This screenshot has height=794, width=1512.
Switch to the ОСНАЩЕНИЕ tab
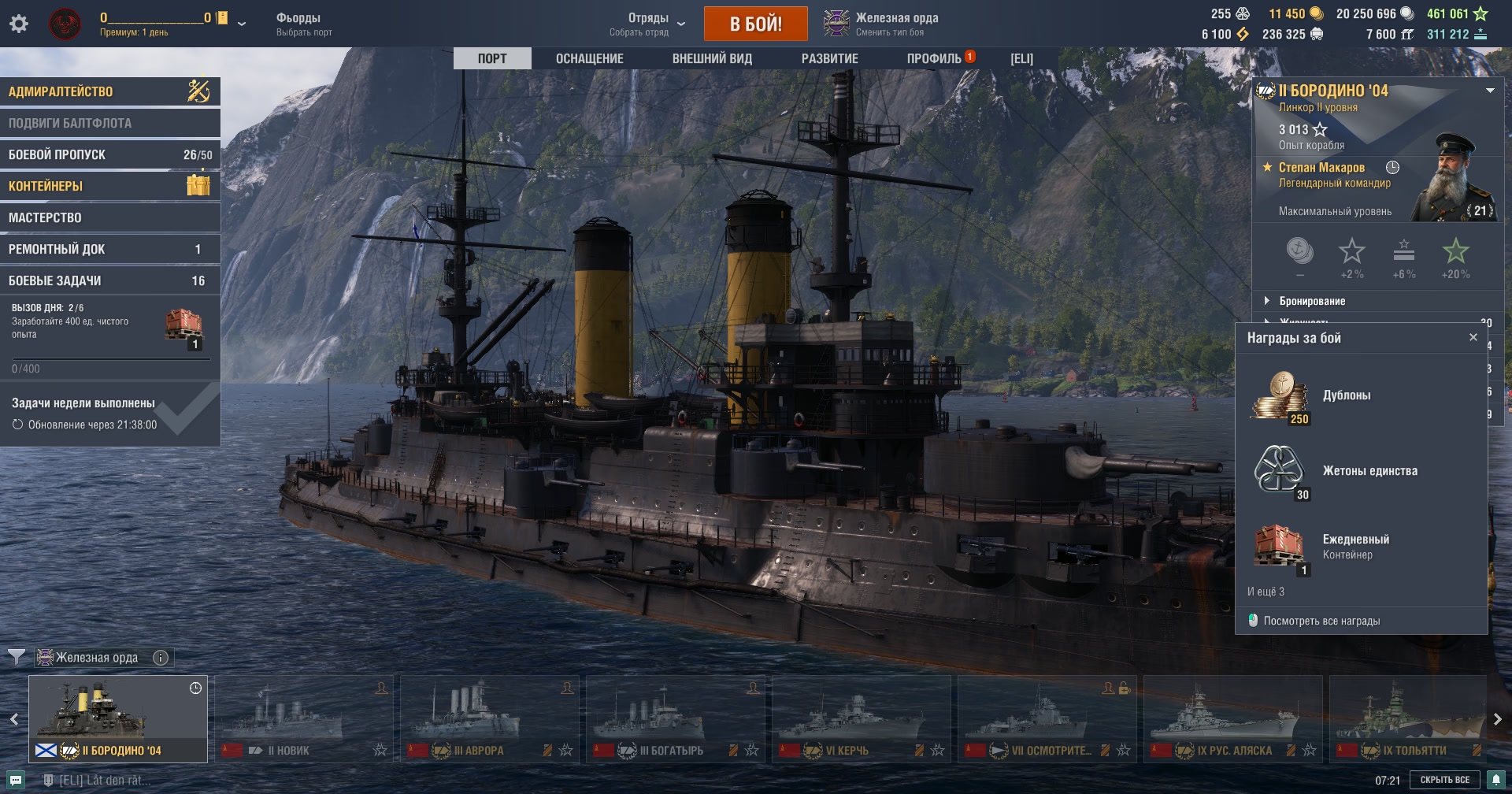589,58
